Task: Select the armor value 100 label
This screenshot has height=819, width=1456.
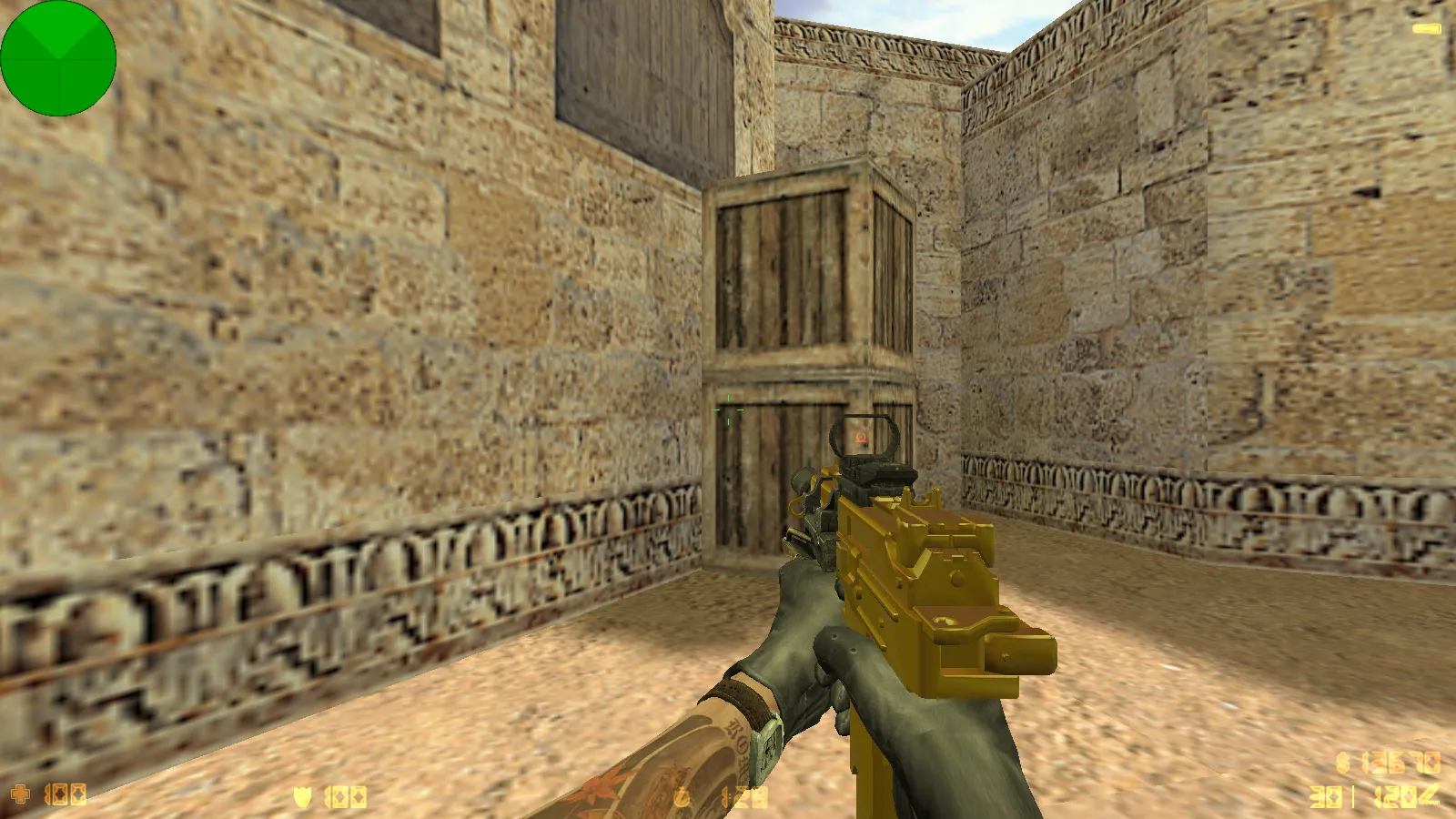Action: coord(344,794)
